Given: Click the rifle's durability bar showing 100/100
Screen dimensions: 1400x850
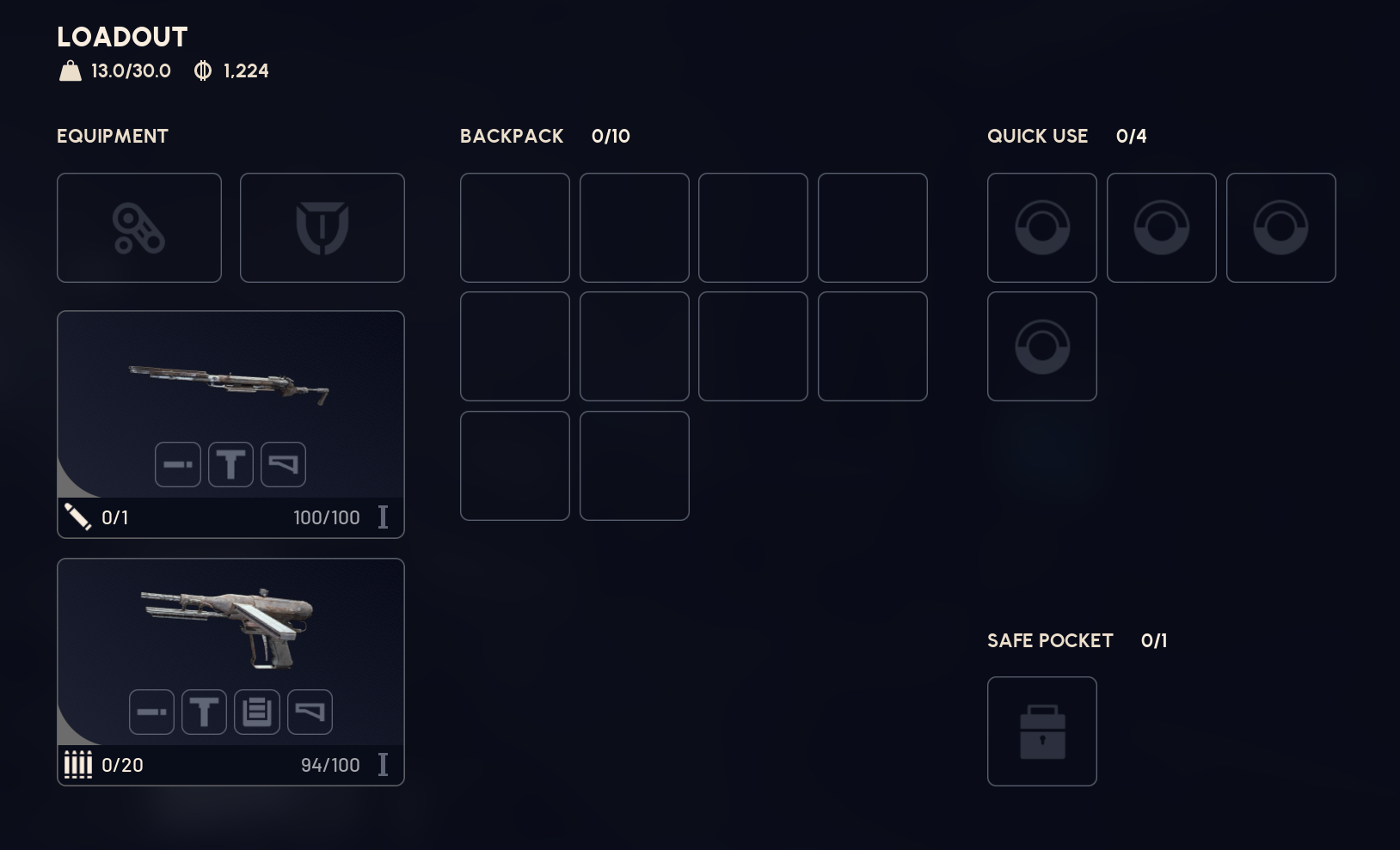Looking at the screenshot, I should tap(327, 517).
